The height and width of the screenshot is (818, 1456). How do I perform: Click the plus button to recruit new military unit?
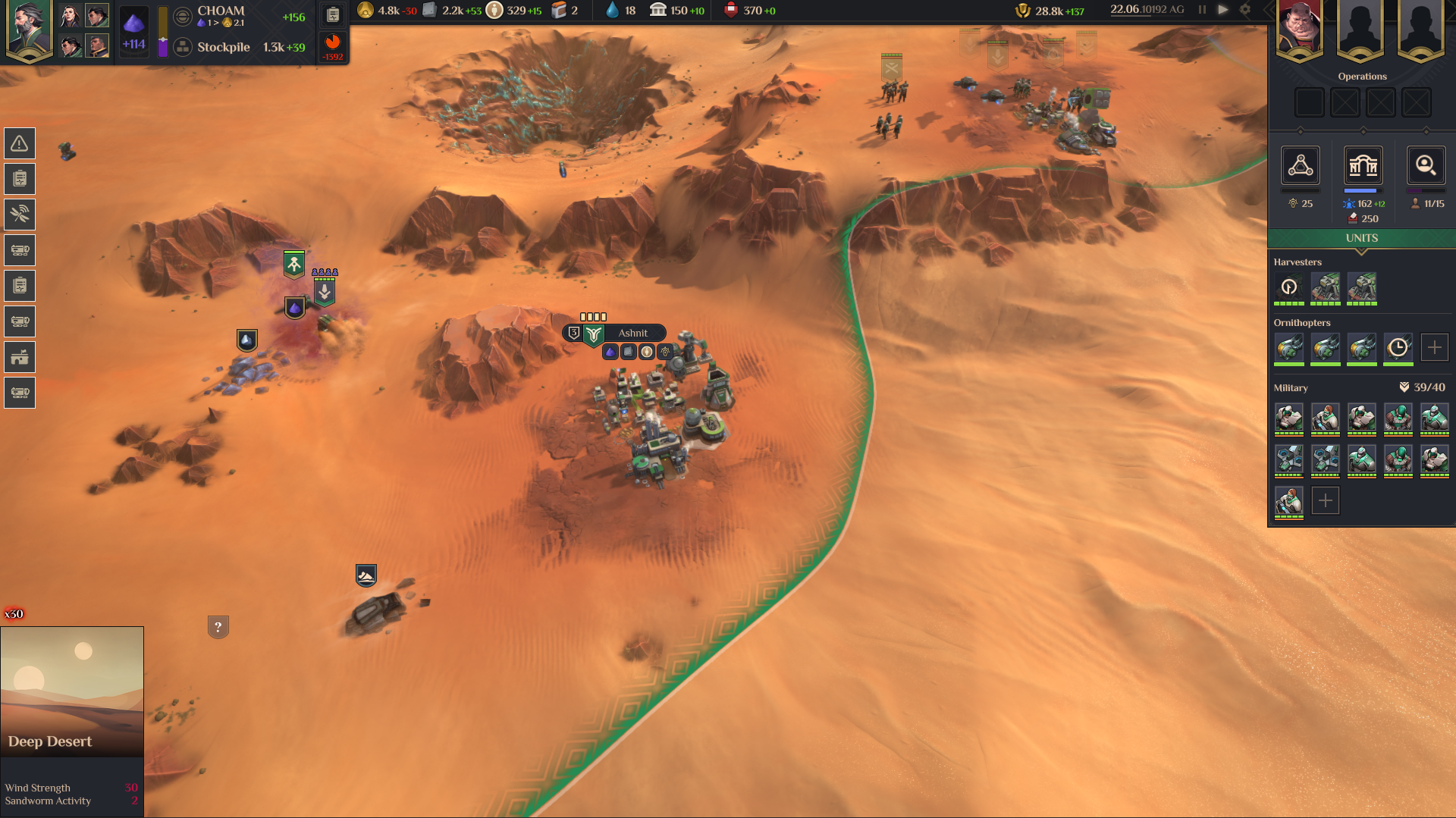(1325, 500)
